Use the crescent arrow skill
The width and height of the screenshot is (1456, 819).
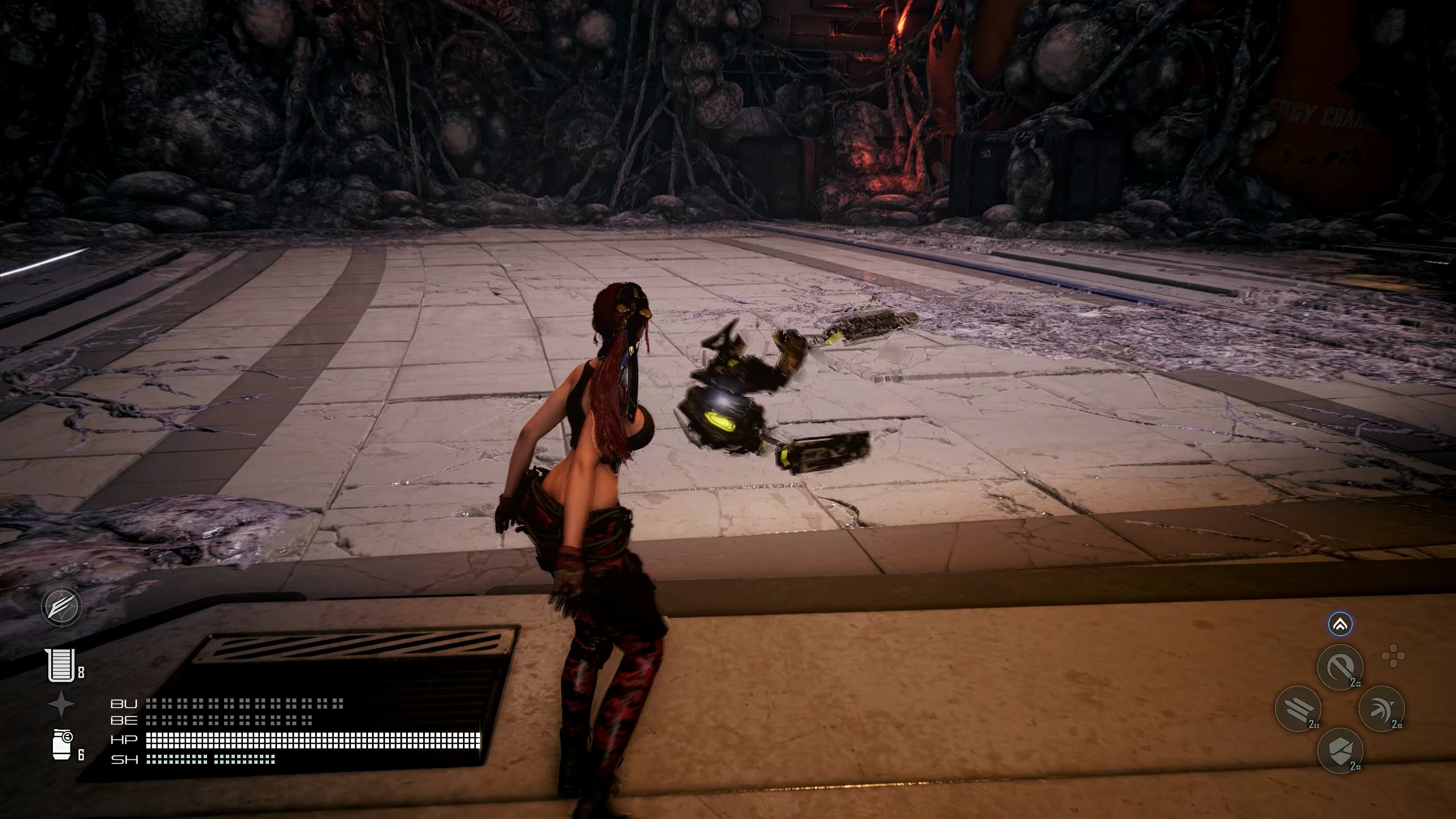[1381, 708]
